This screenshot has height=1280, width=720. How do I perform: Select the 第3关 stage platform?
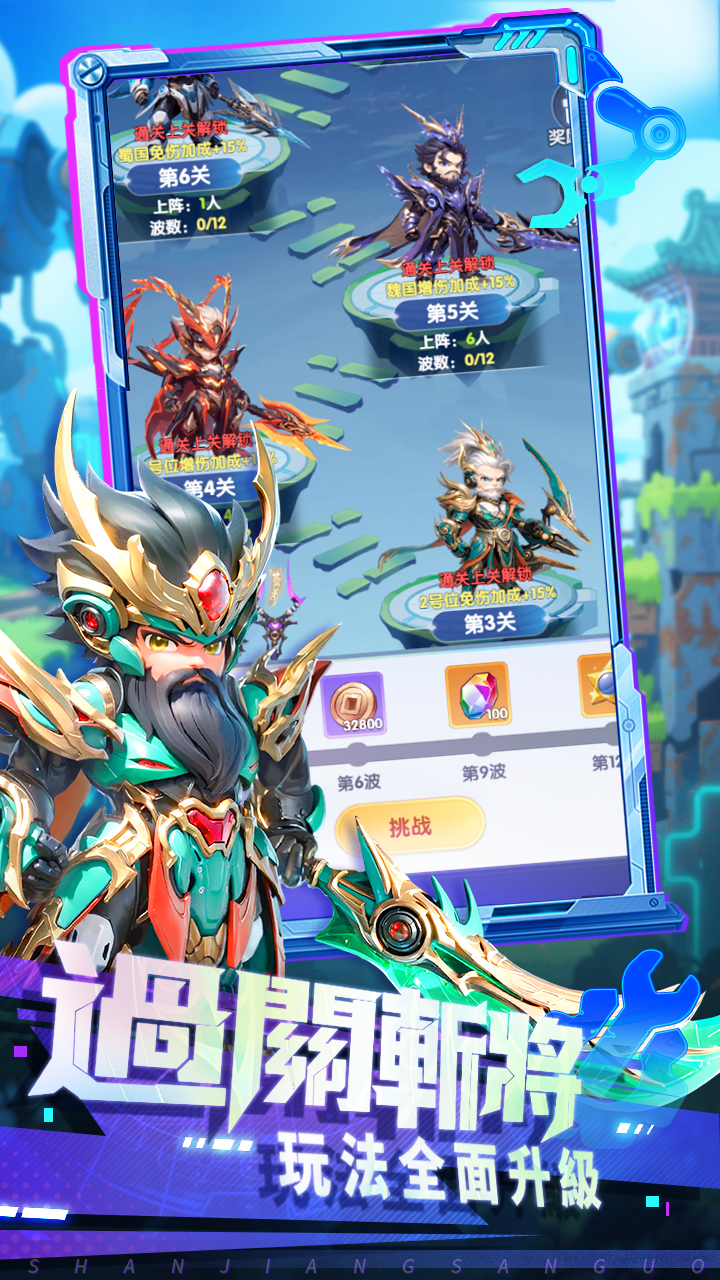[489, 623]
